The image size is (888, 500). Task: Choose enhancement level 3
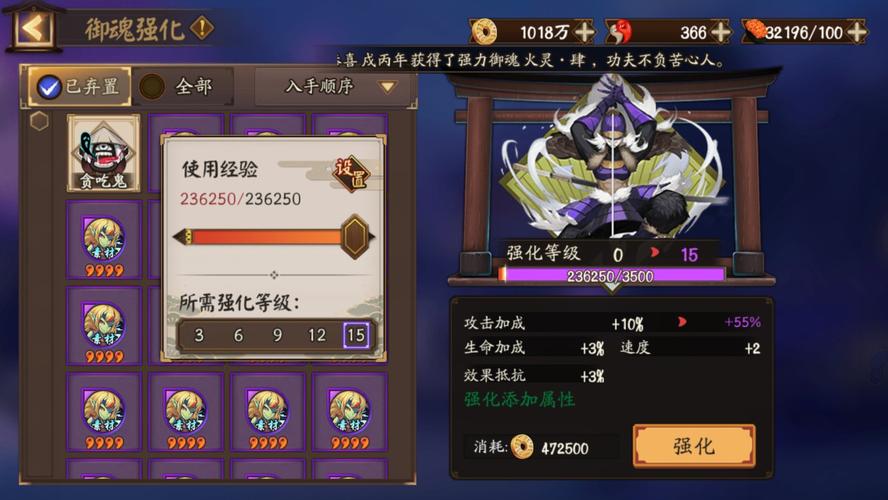[x=199, y=335]
